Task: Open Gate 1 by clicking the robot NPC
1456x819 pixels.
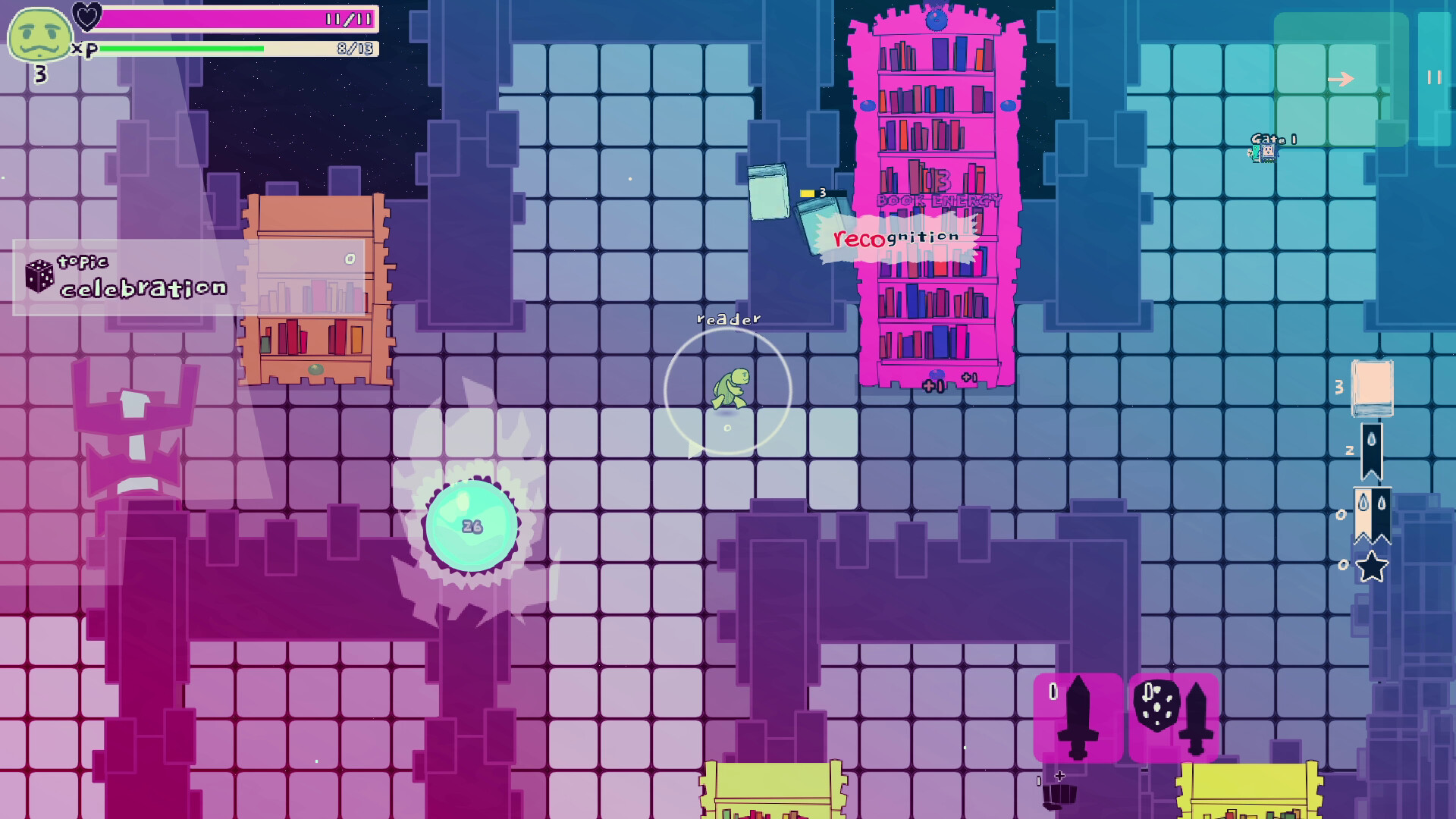Action: [1270, 152]
